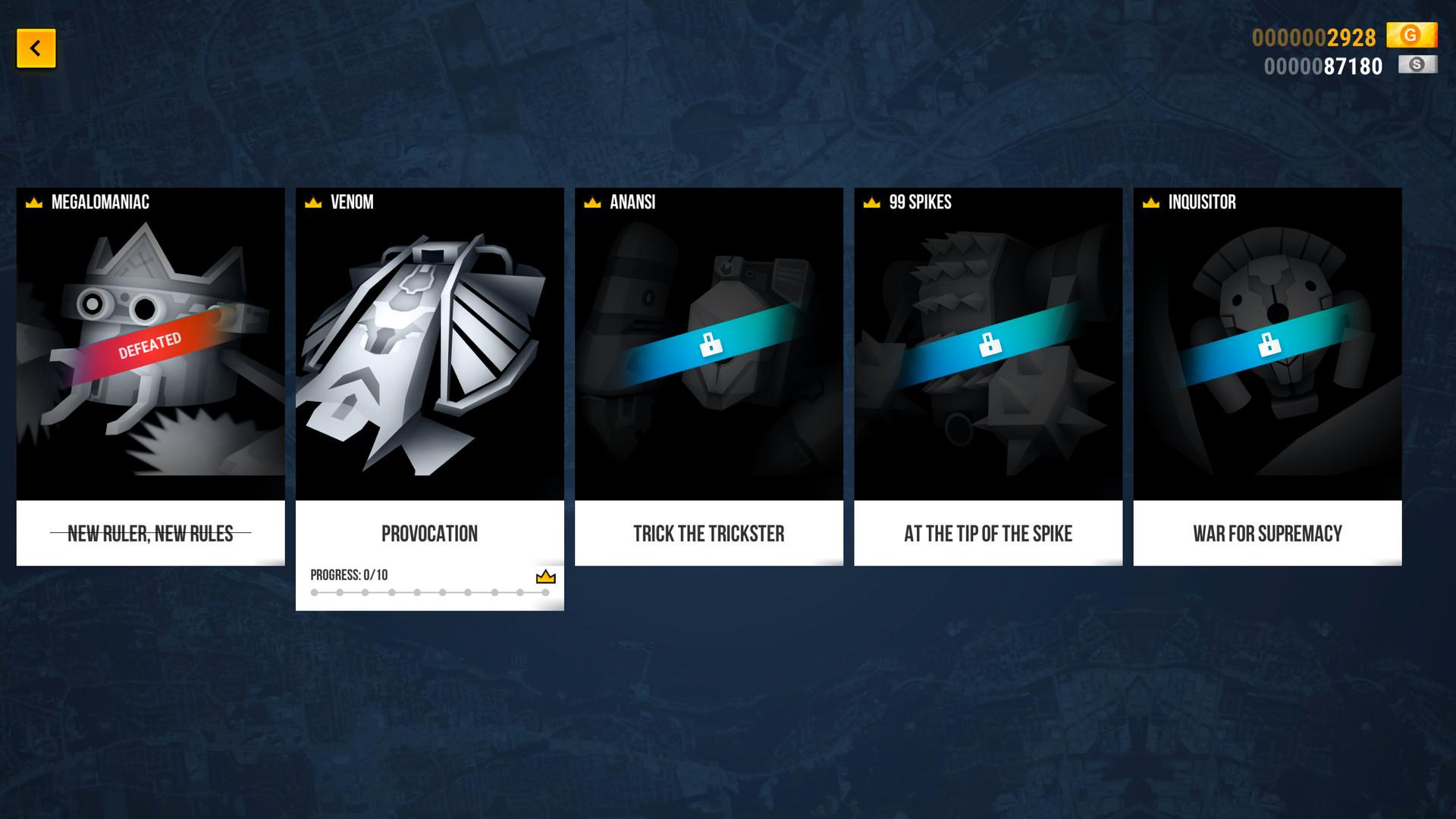Click the crossed-out New Ruler, New Rules label
This screenshot has width=1456, height=819.
150,534
